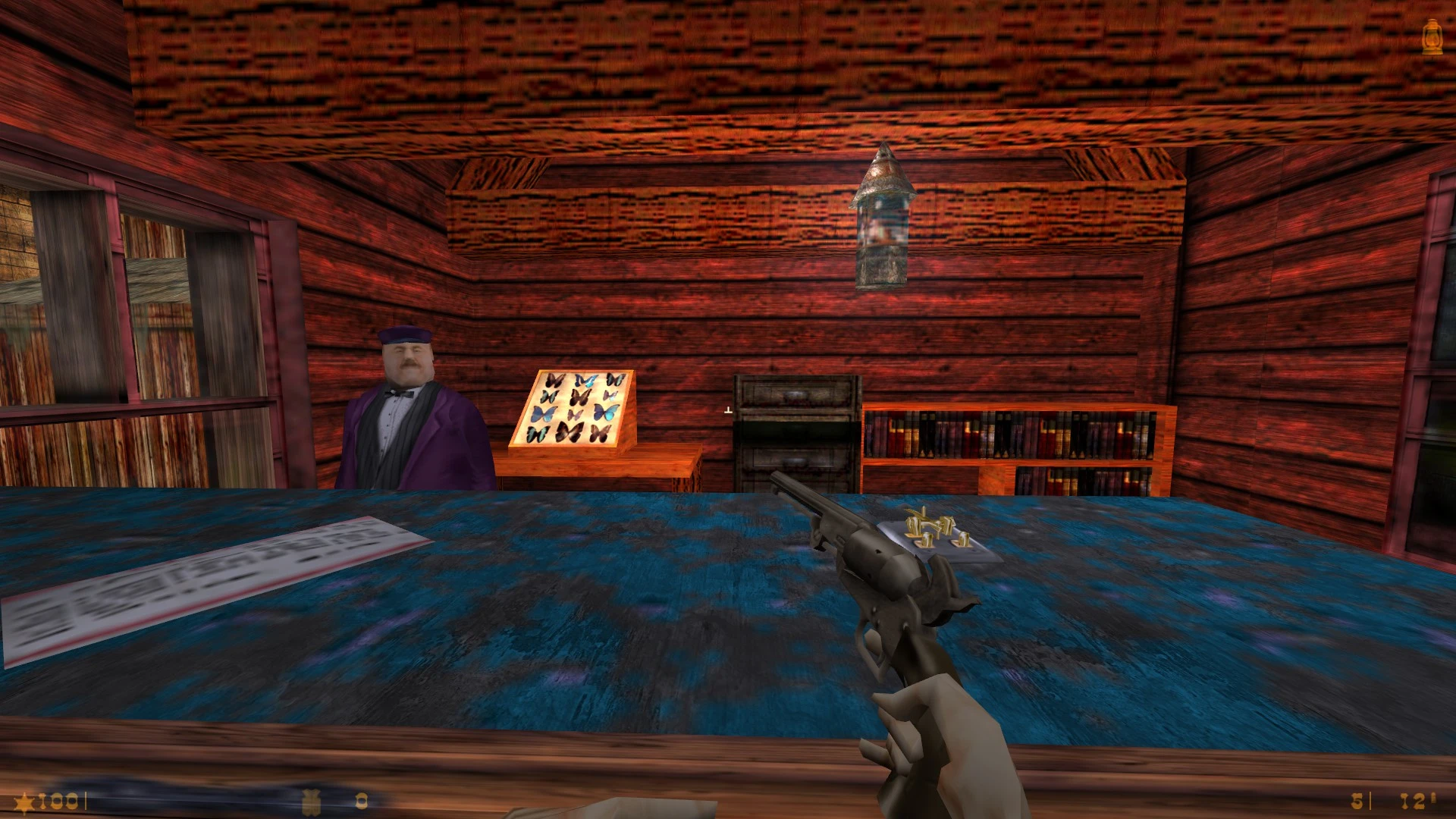Image resolution: width=1456 pixels, height=819 pixels.
Task: Select the sheriff star health icon
Action: tap(26, 802)
